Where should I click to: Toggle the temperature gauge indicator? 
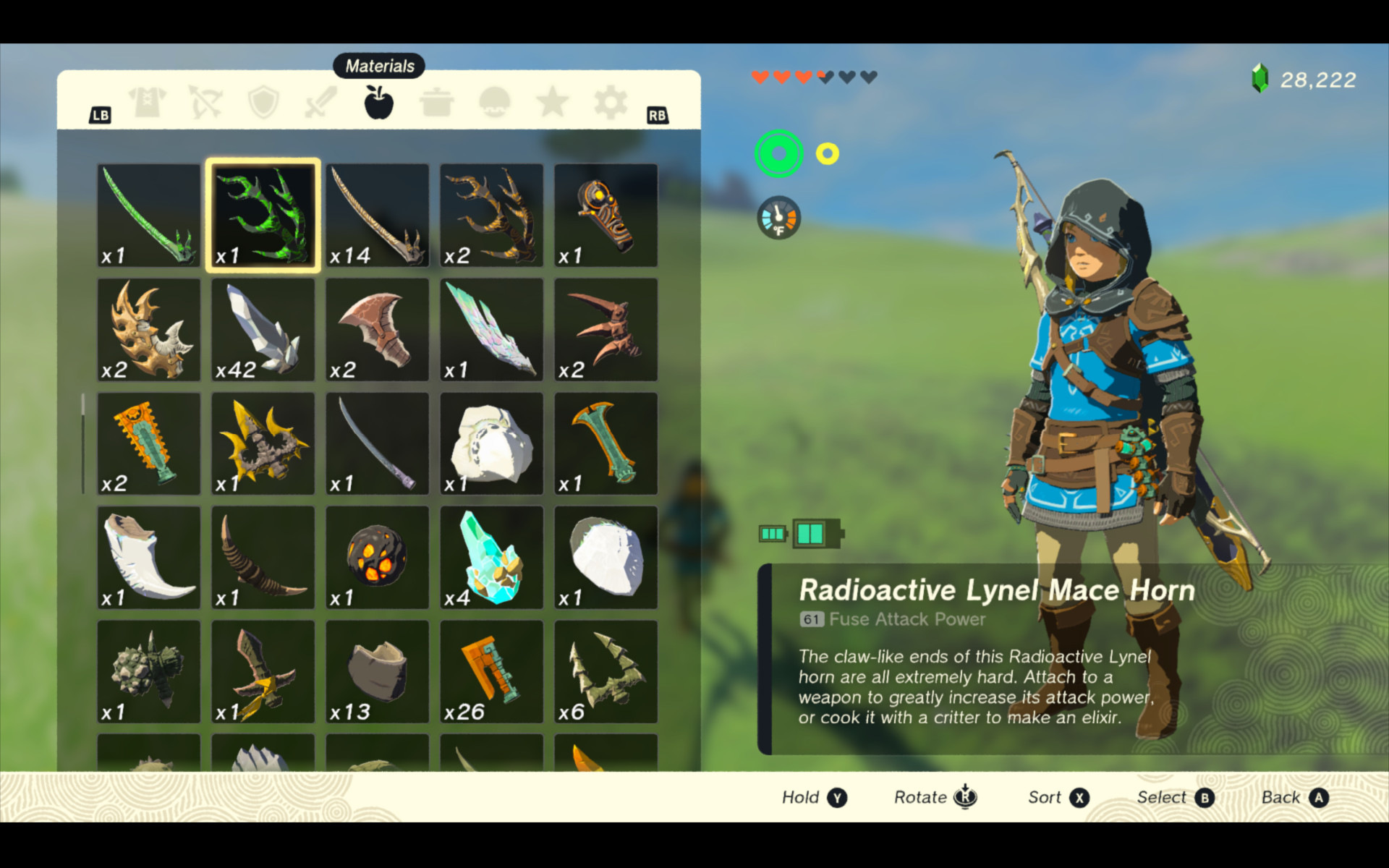778,216
